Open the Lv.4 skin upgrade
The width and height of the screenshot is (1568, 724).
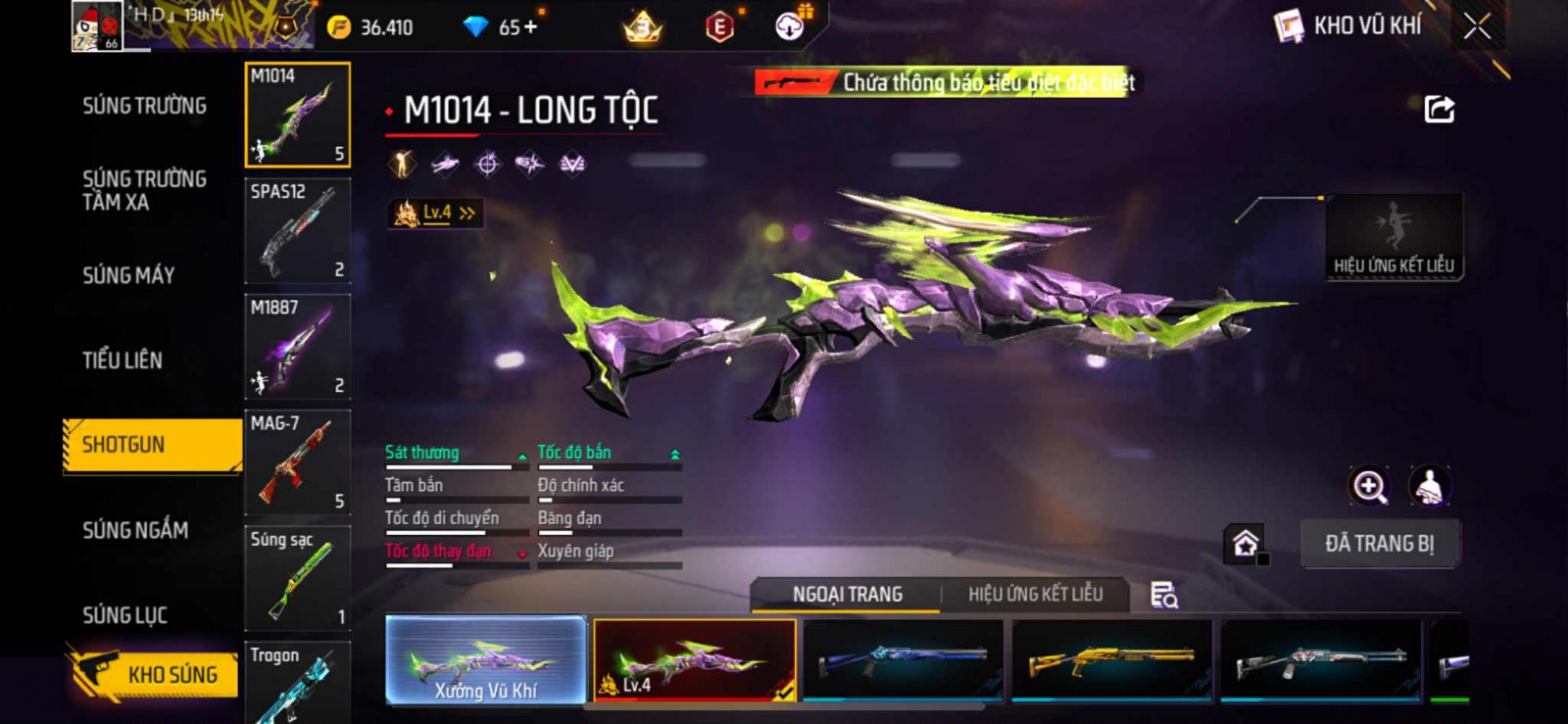pyautogui.click(x=436, y=213)
